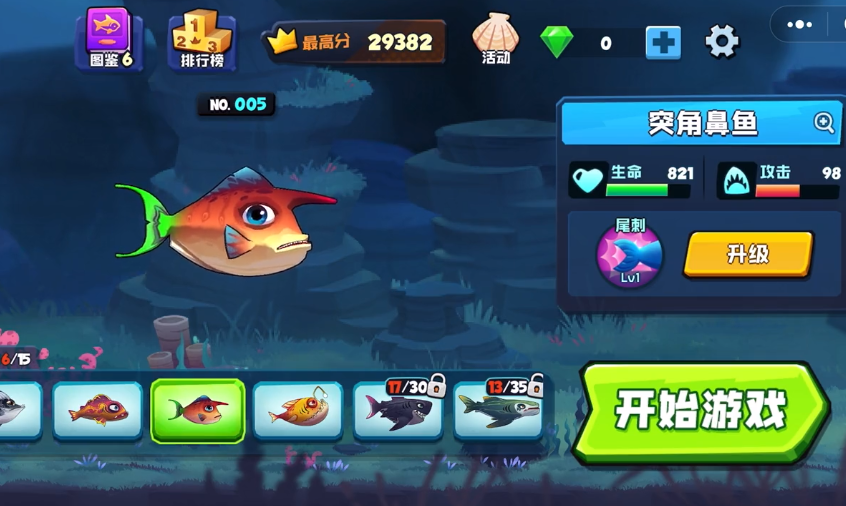Open the mini-program three-dot menu
The height and width of the screenshot is (506, 846).
click(x=800, y=25)
